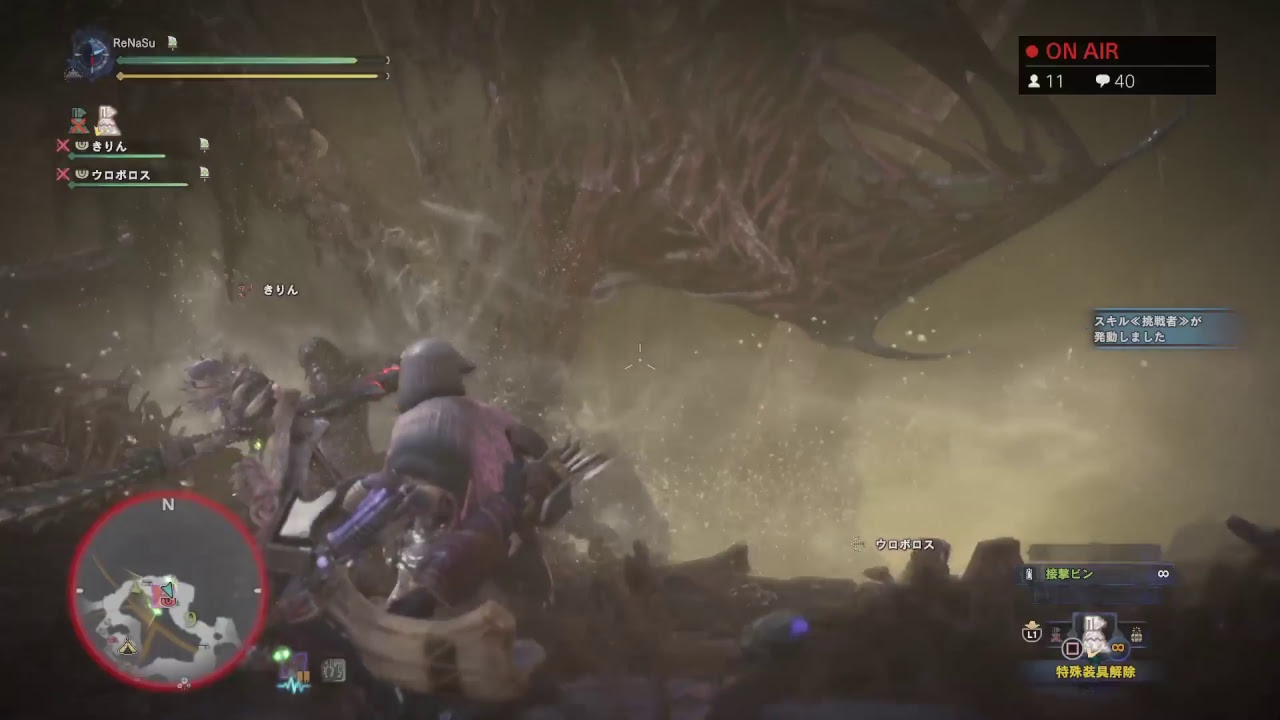Click the circular minimap compass
The width and height of the screenshot is (1280, 720).
[x=167, y=589]
